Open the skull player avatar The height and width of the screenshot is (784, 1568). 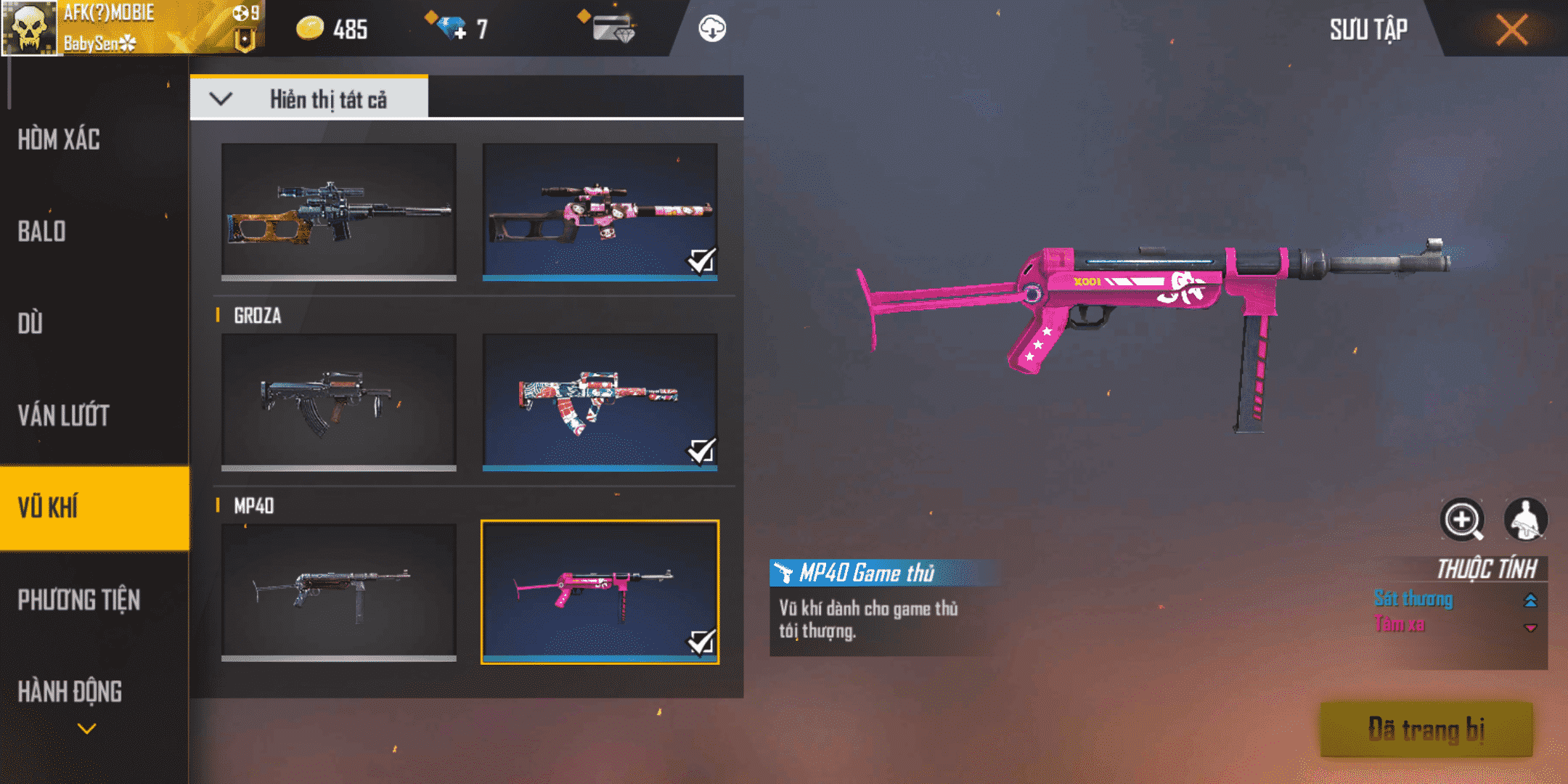click(x=29, y=28)
